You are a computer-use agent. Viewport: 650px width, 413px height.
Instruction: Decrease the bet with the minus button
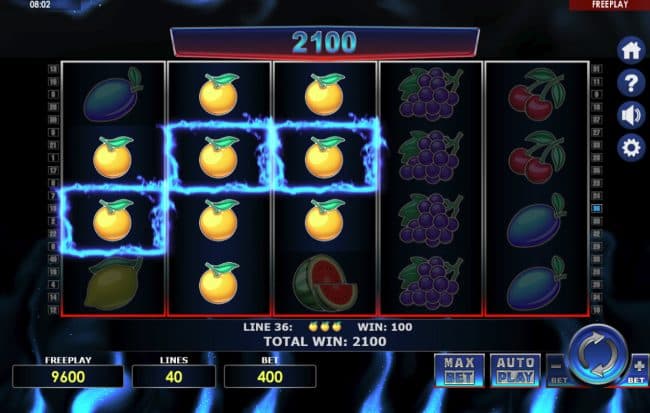point(555,369)
